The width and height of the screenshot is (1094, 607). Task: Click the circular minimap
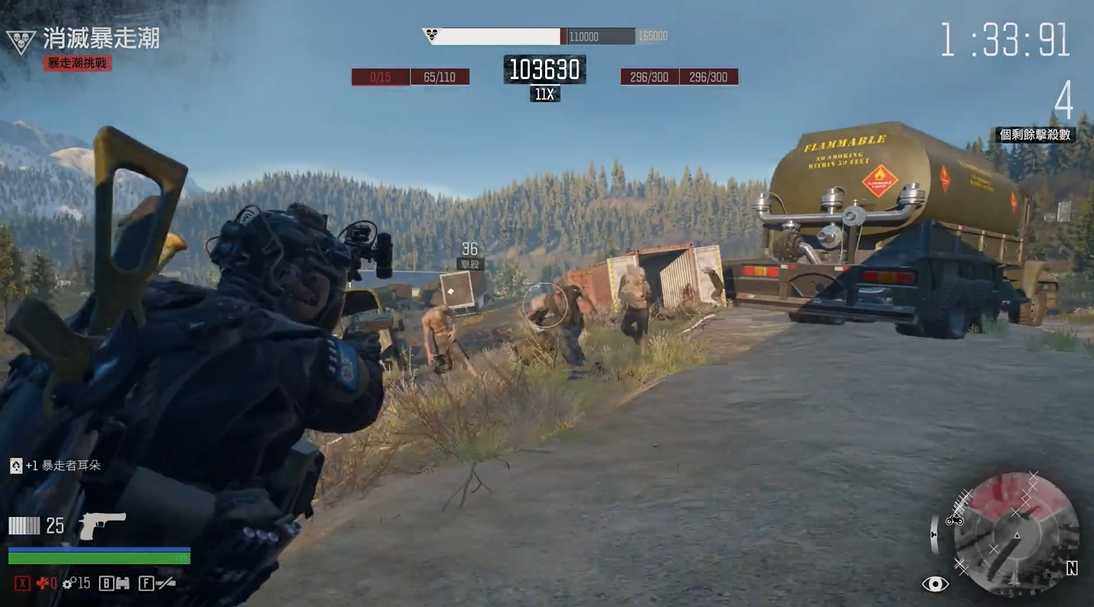[1014, 535]
